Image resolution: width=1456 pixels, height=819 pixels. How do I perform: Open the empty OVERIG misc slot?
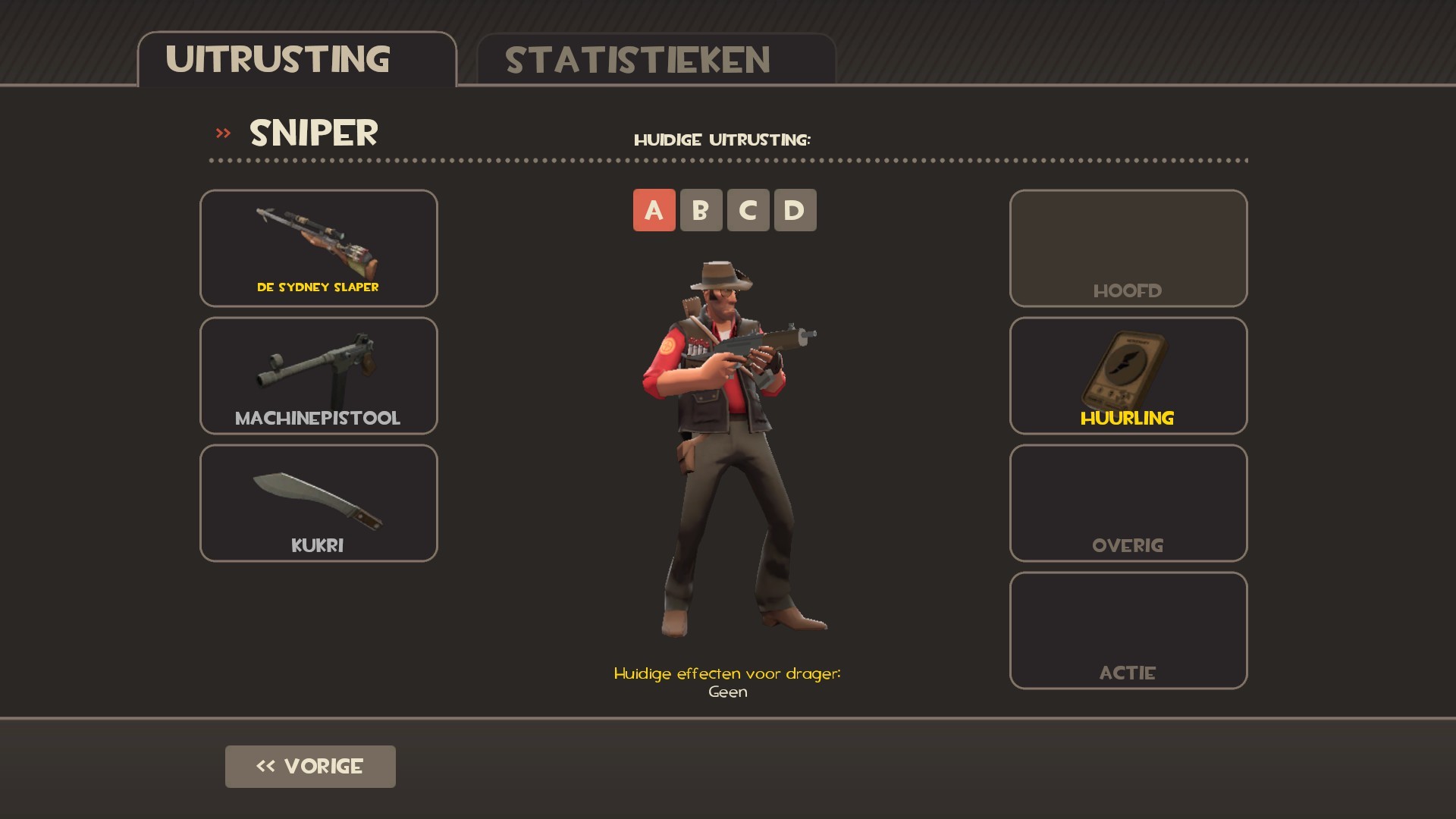(x=1128, y=502)
